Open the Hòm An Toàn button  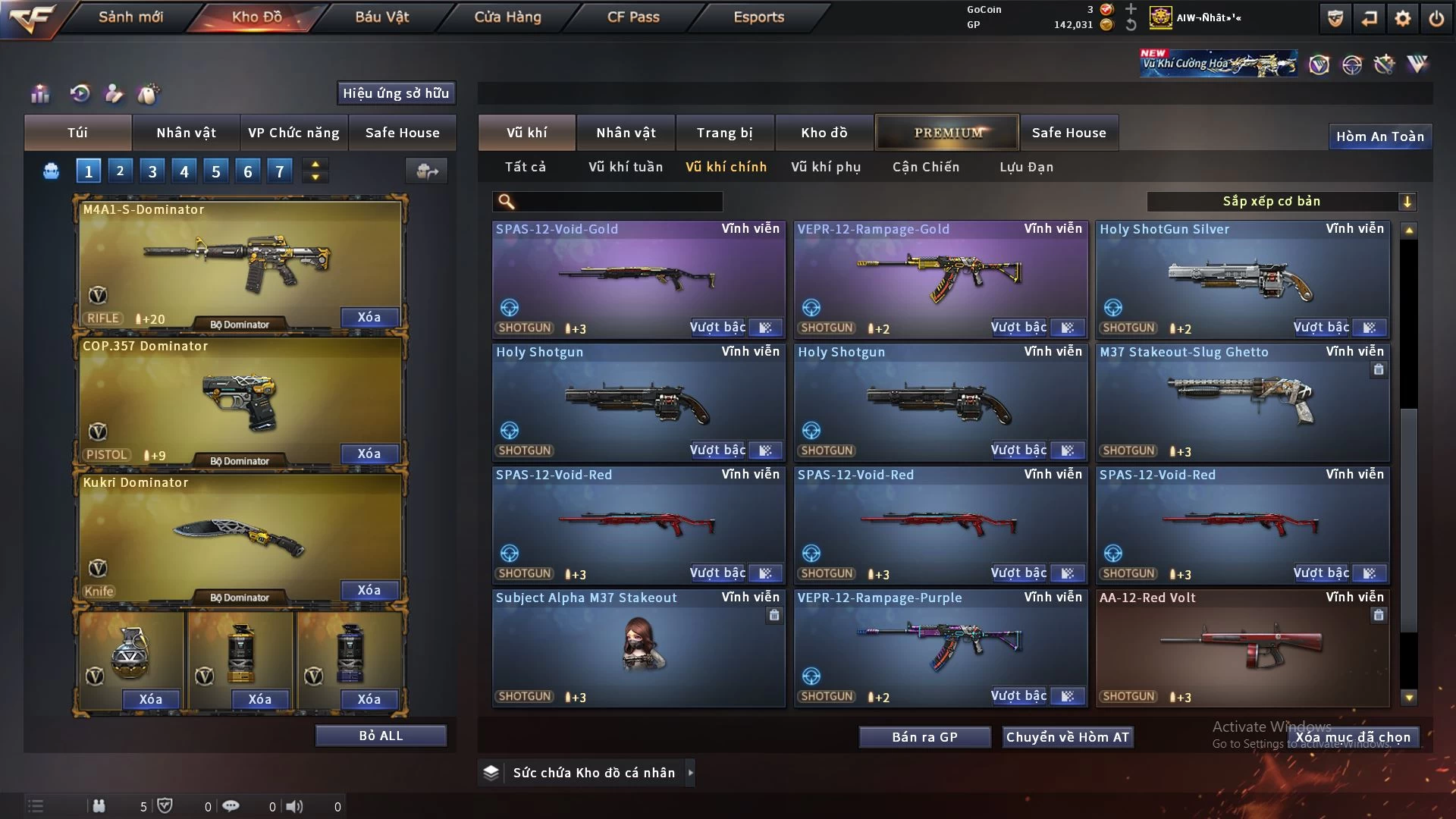pyautogui.click(x=1379, y=136)
